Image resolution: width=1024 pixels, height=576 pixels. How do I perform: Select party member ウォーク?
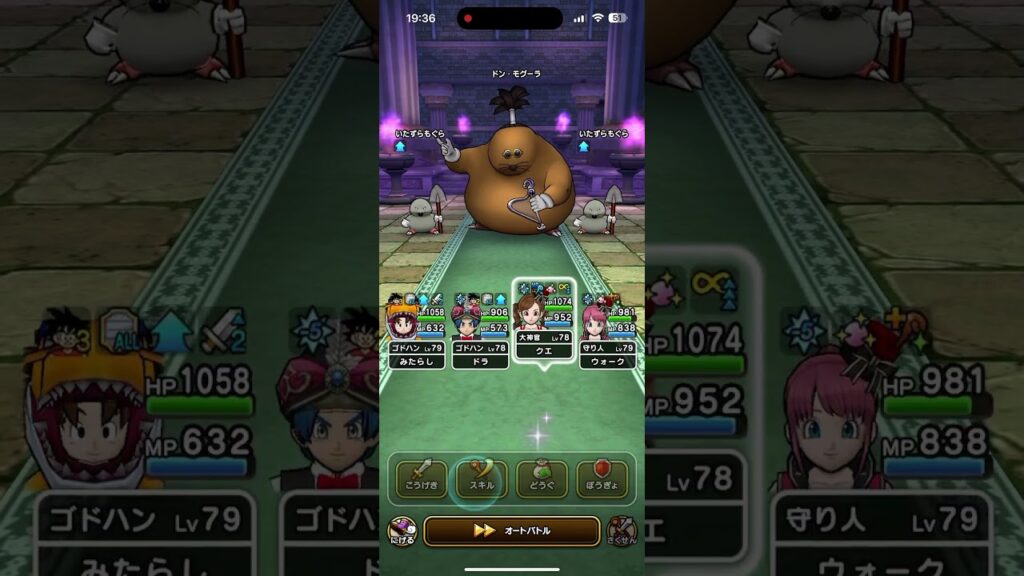point(608,330)
